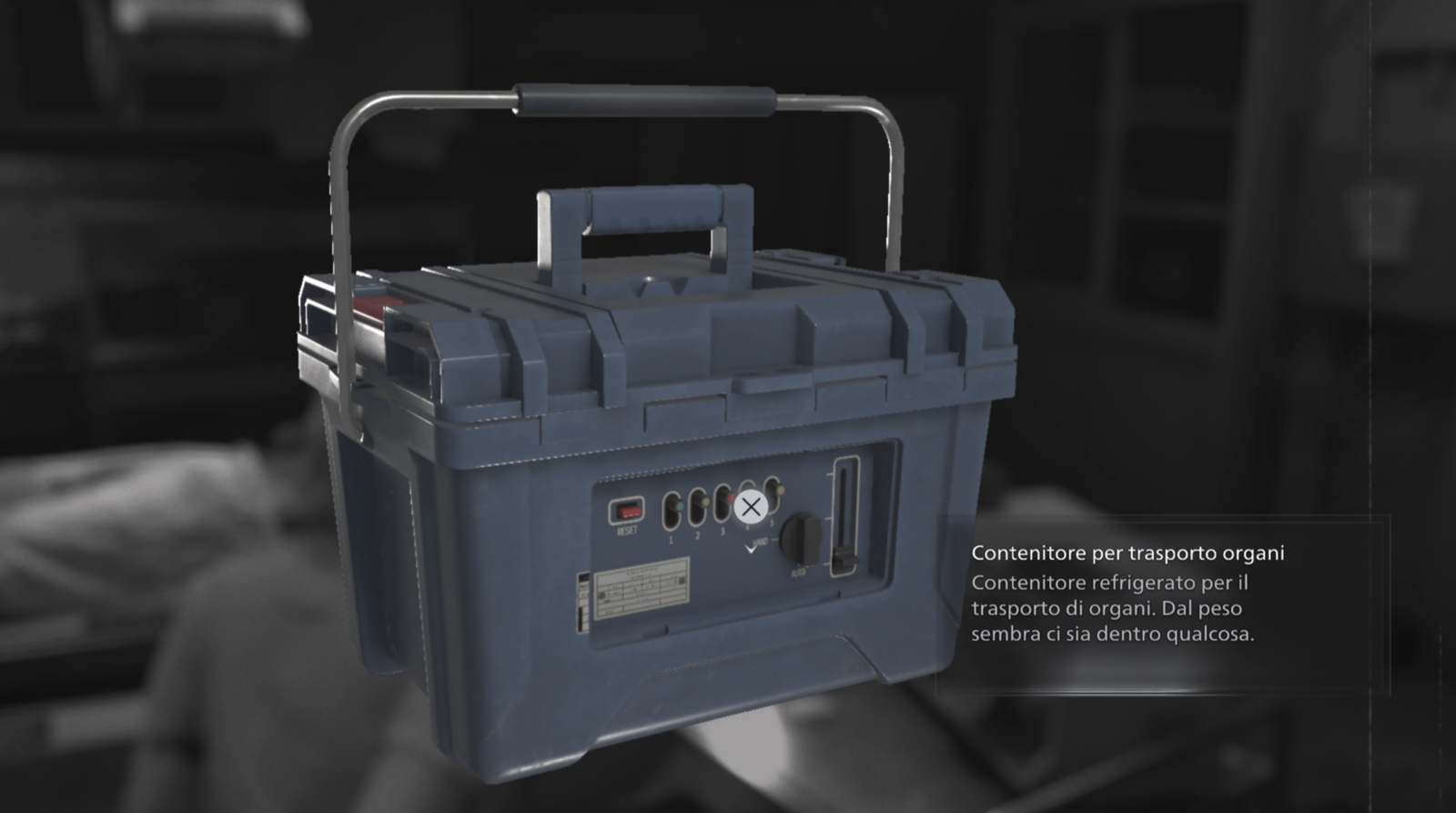Click the white X interaction prompt icon

click(x=750, y=506)
